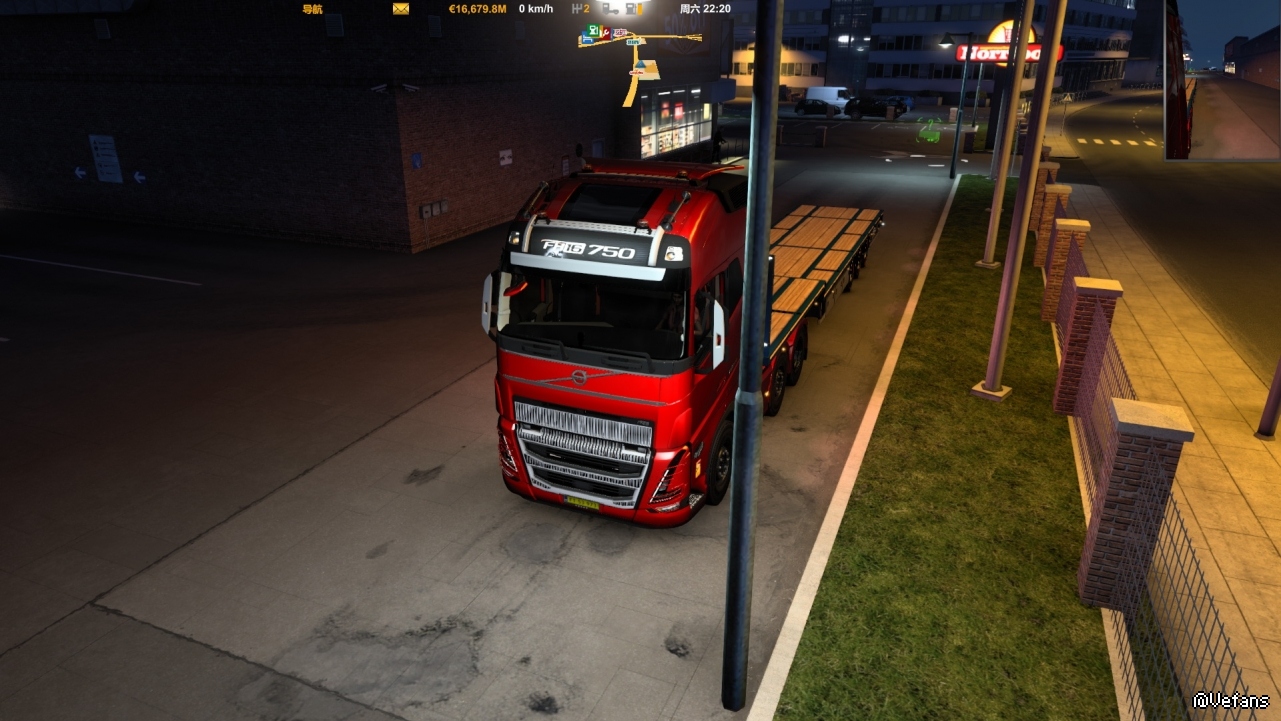This screenshot has height=721, width=1281.
Task: Open the 导航 navigation panel
Action: click(x=312, y=9)
